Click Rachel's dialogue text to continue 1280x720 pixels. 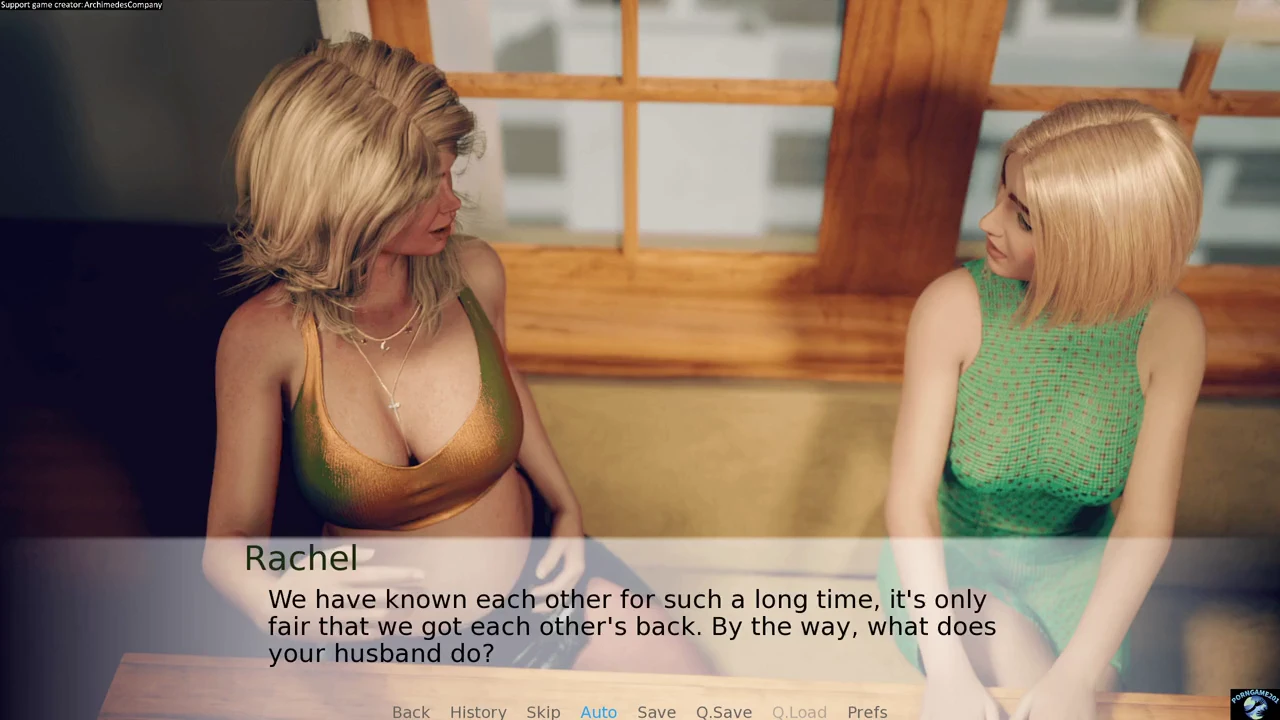[x=631, y=626]
